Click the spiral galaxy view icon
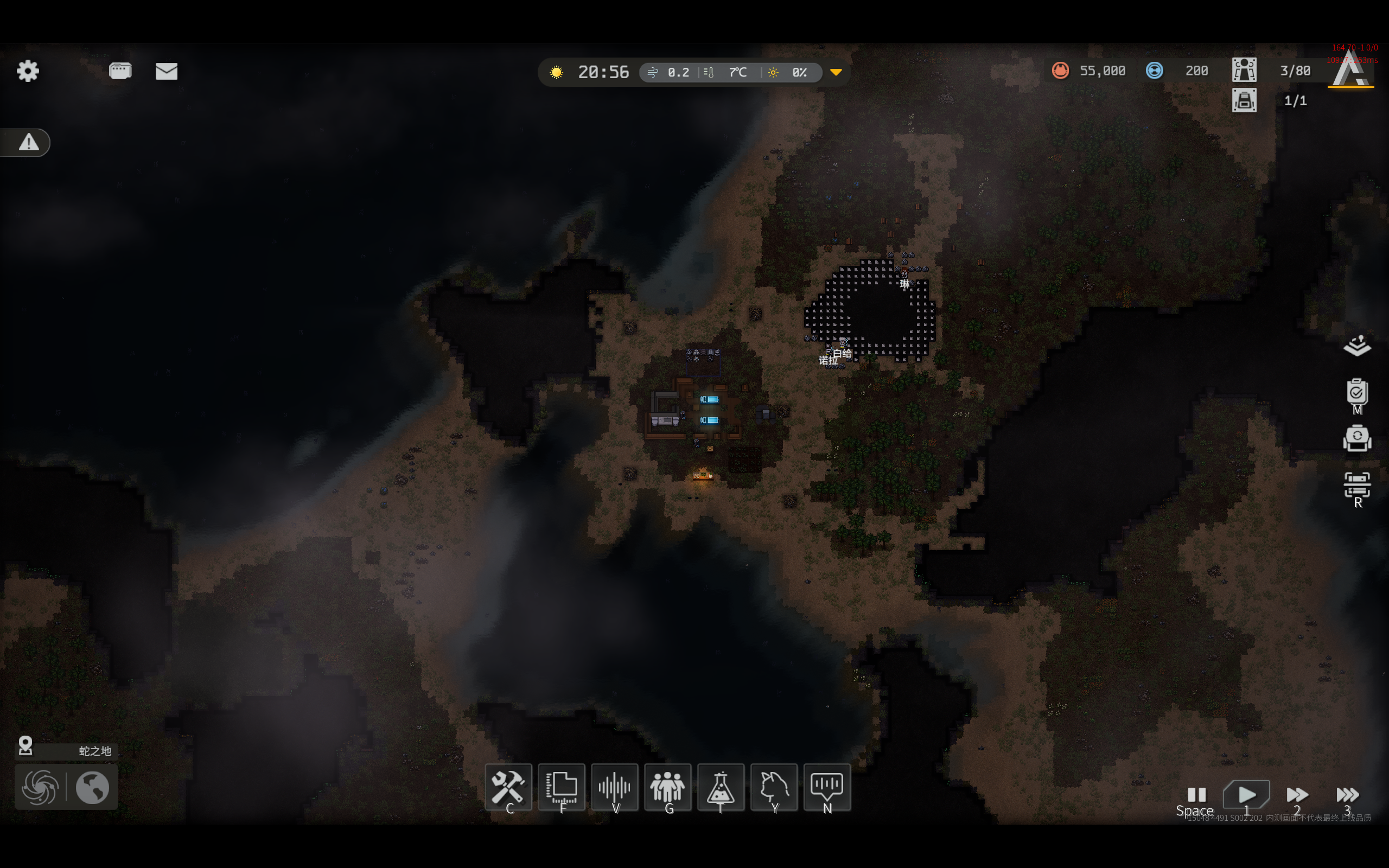Viewport: 1389px width, 868px height. click(40, 787)
